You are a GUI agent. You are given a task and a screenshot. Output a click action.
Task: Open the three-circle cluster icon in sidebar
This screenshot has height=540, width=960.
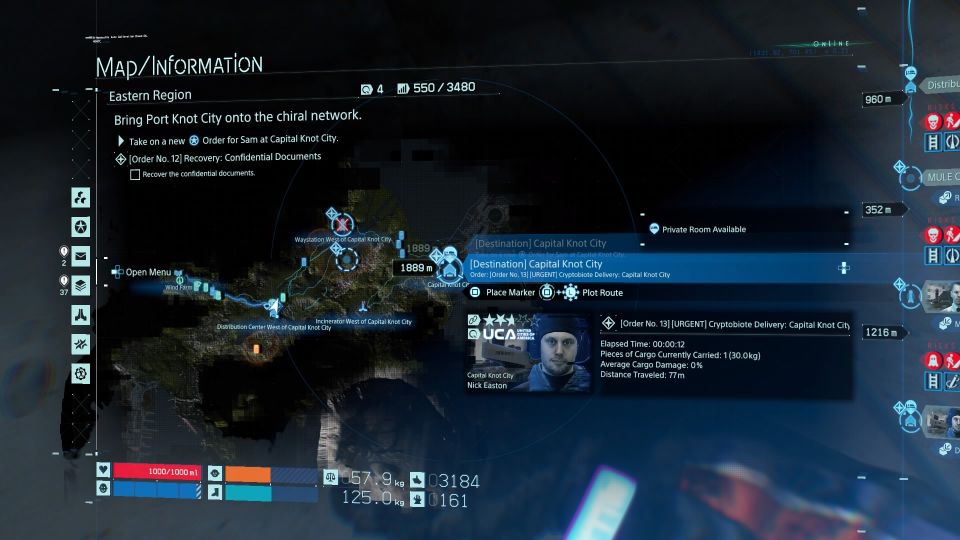pos(81,197)
